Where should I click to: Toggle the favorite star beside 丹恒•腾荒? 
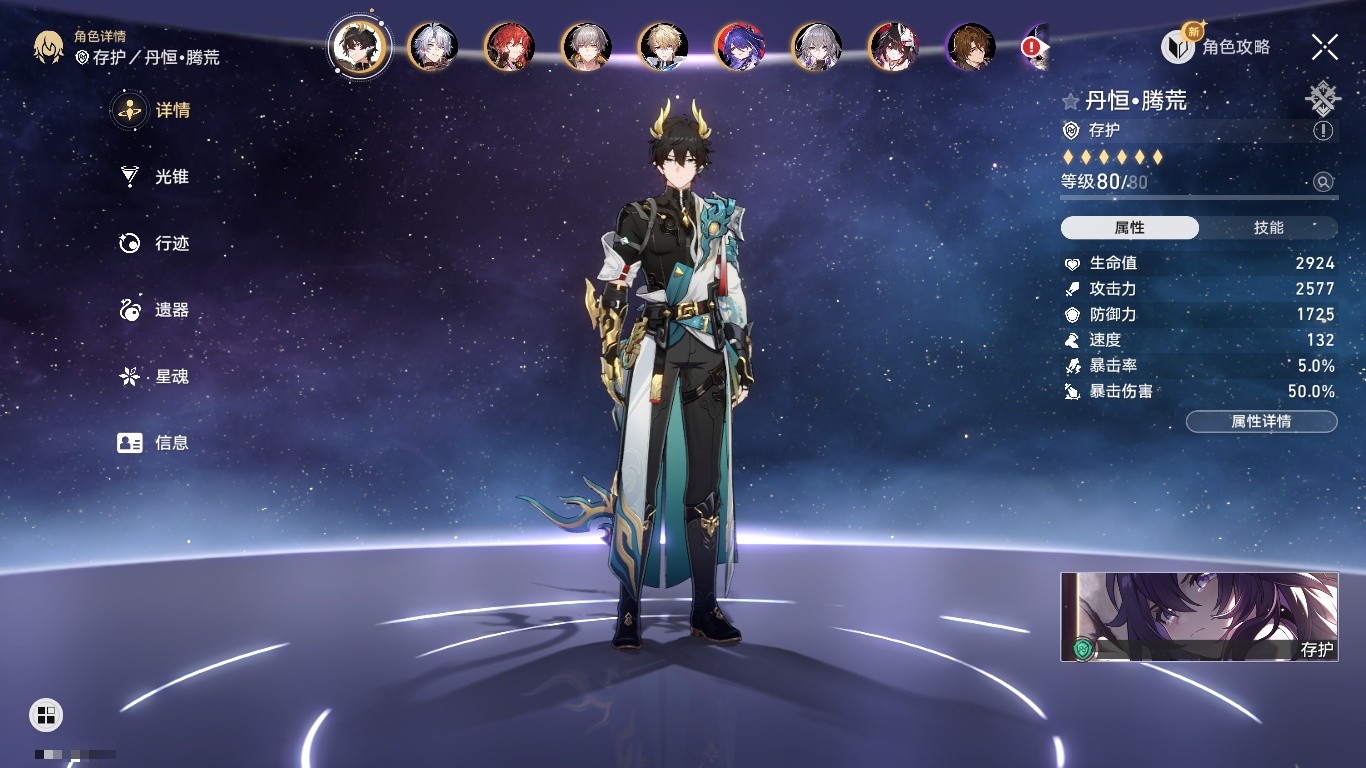pos(1071,101)
